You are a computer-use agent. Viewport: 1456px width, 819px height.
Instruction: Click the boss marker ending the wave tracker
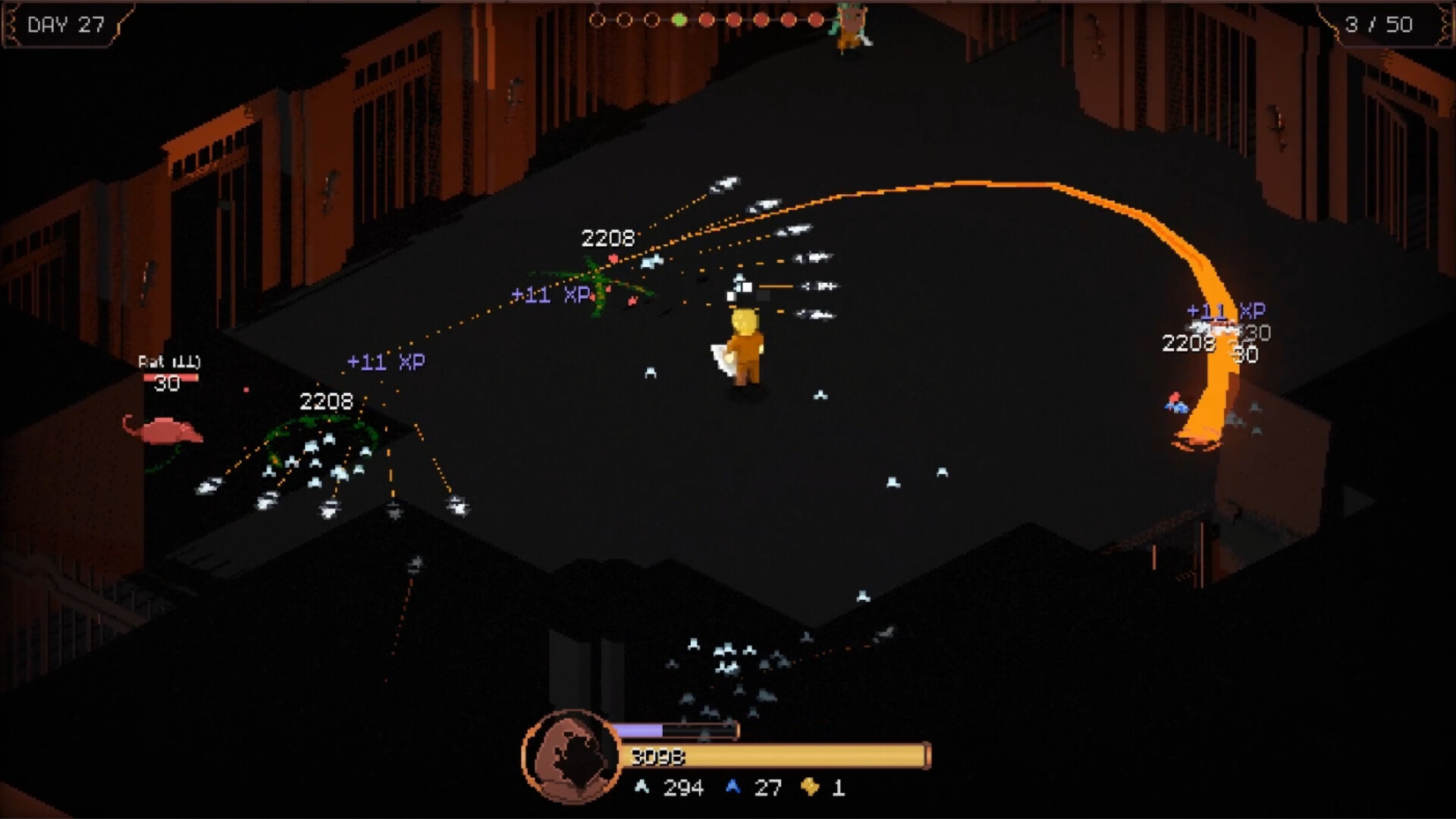click(x=850, y=24)
